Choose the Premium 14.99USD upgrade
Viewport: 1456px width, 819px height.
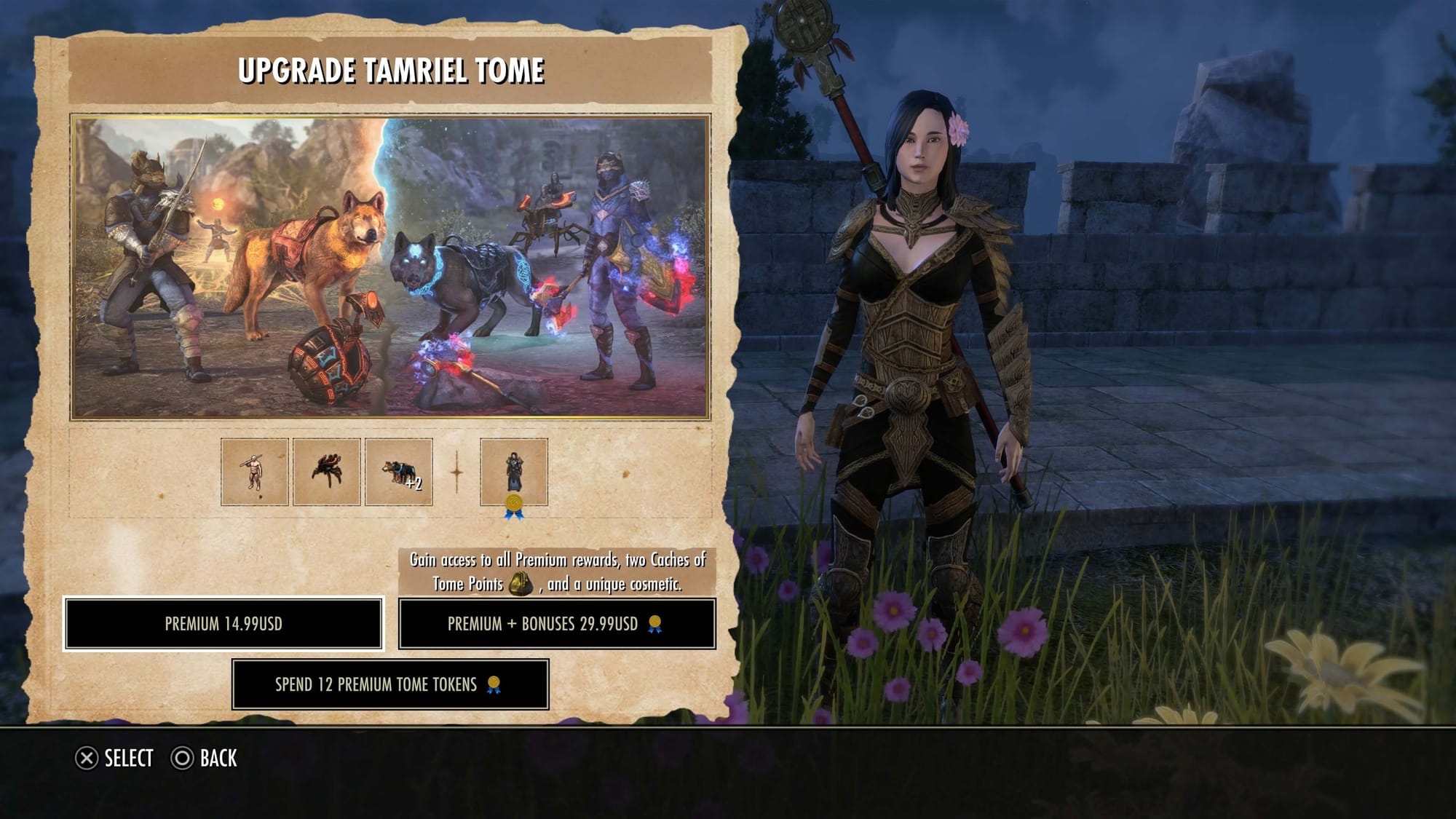tap(223, 624)
